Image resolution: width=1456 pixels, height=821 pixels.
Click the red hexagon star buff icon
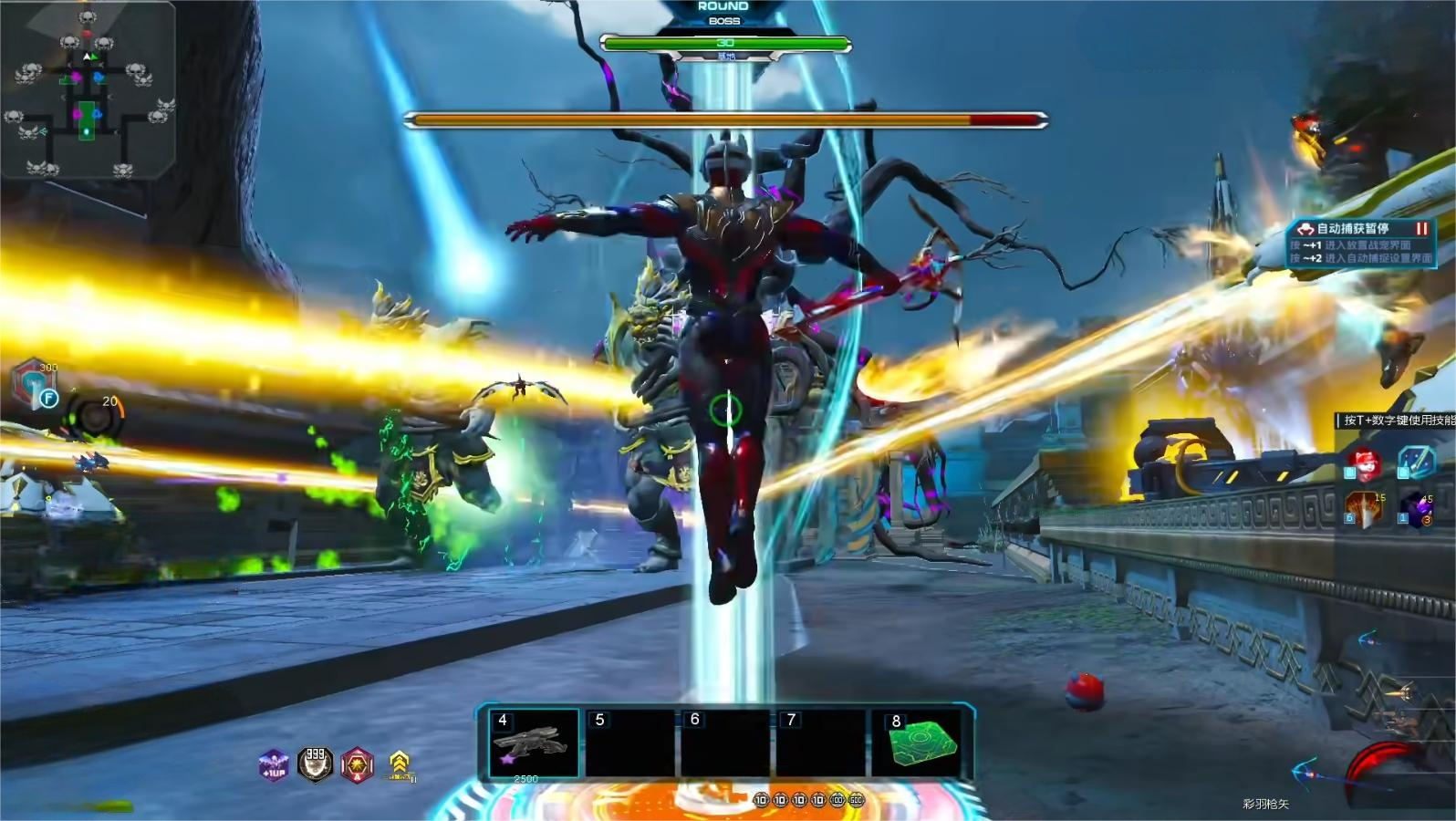pos(357,764)
